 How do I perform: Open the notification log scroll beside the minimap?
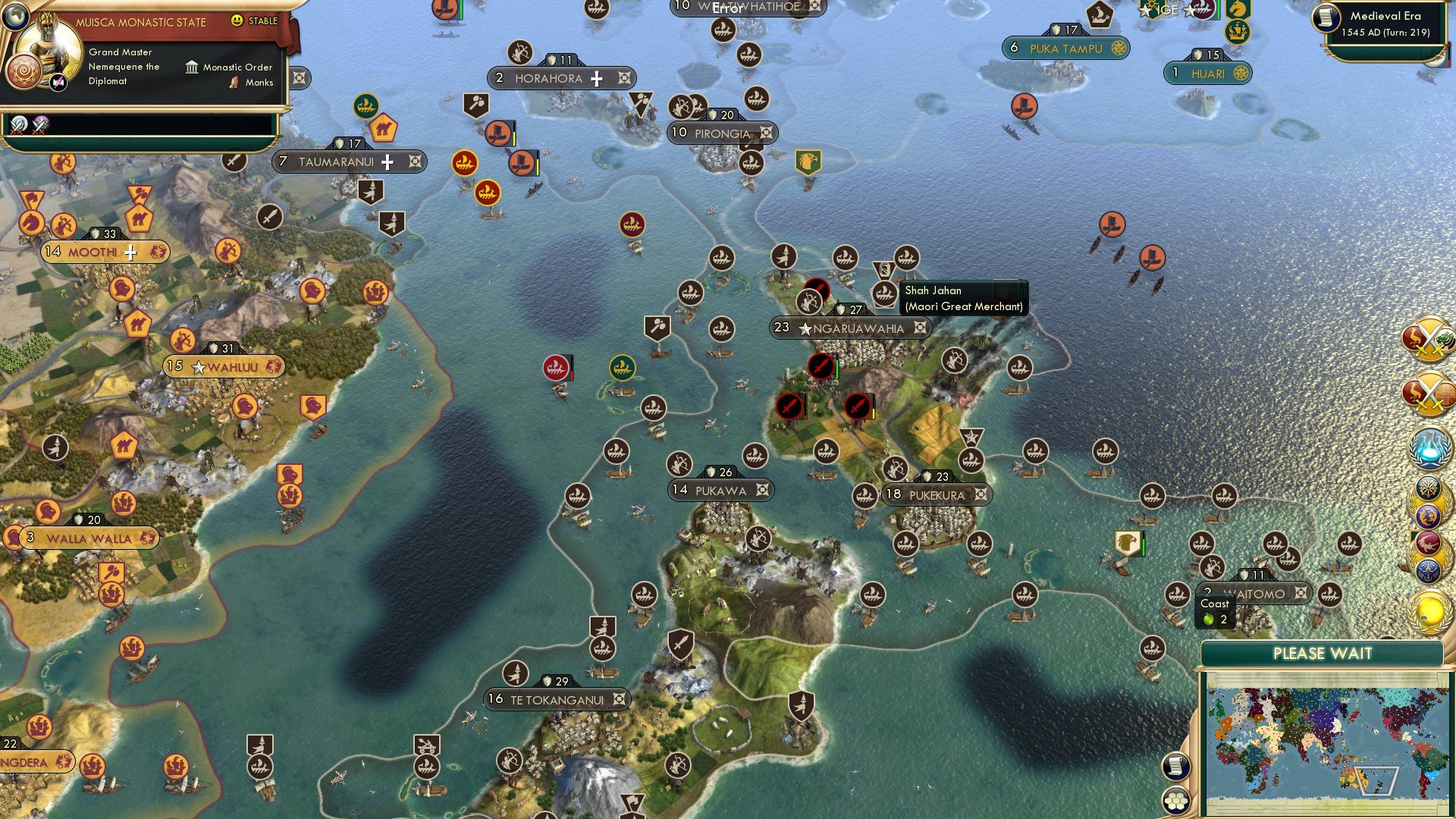coord(1175,766)
